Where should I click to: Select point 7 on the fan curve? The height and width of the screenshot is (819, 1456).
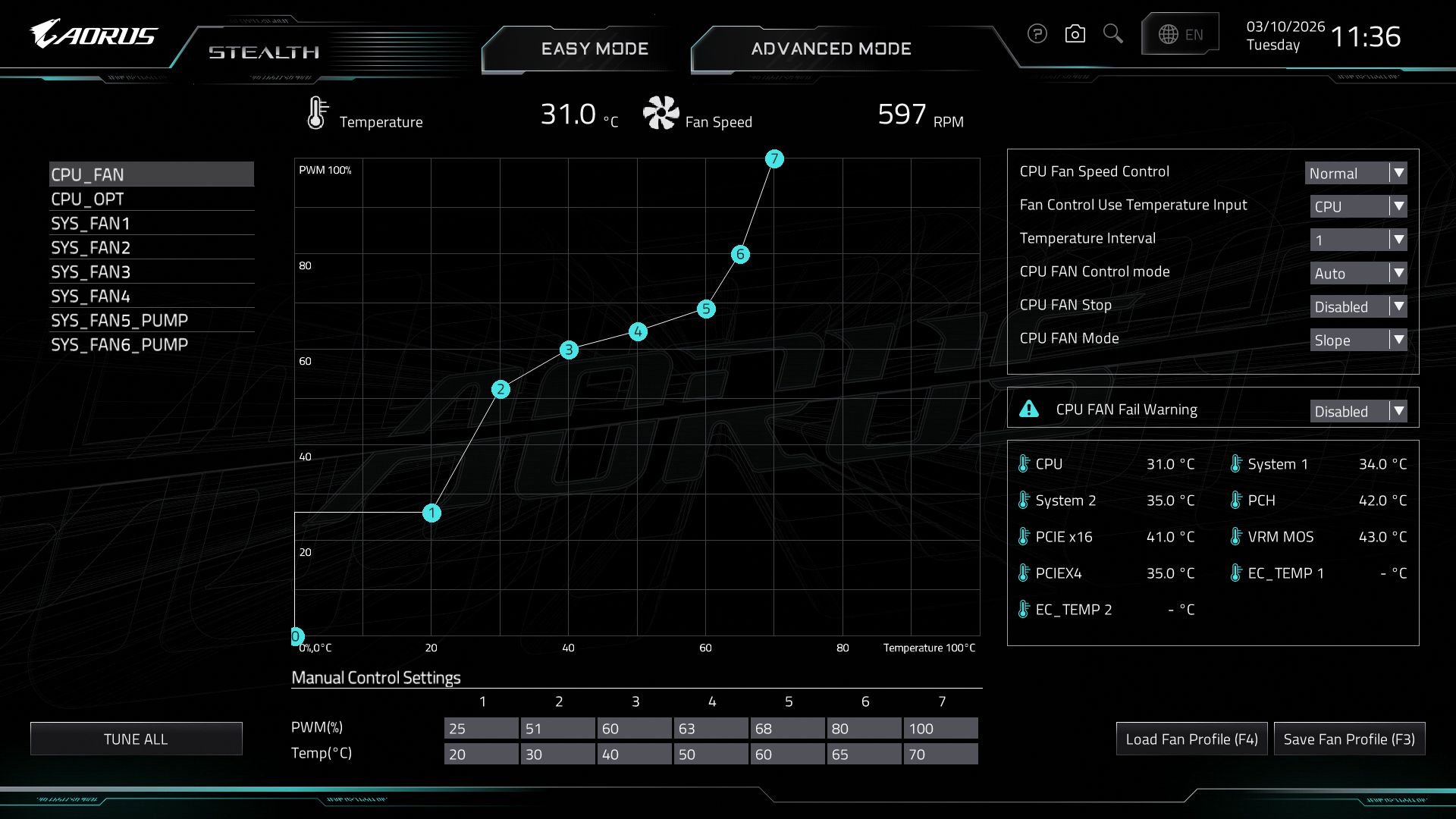click(774, 158)
